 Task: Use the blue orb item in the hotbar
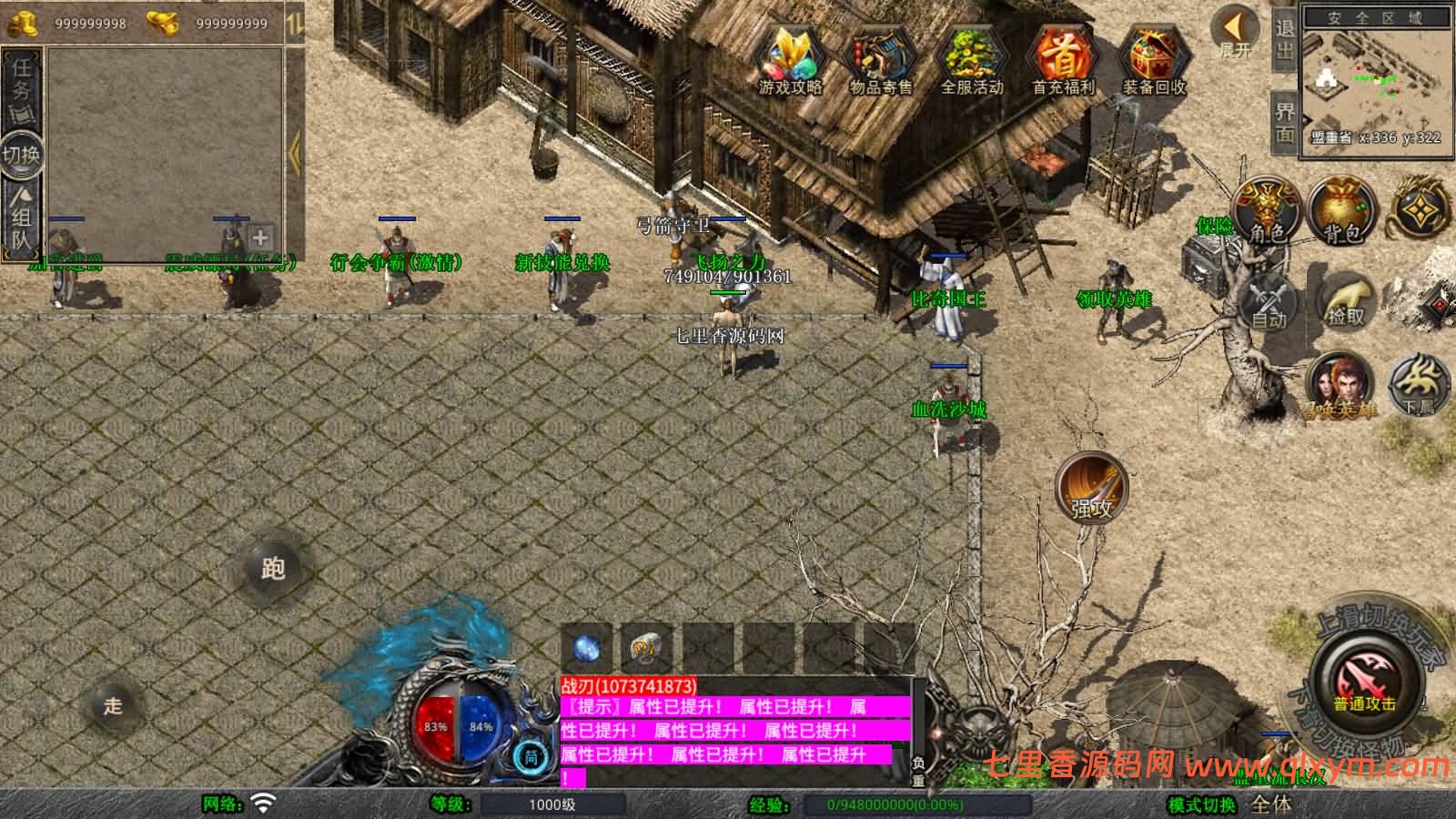tap(587, 648)
